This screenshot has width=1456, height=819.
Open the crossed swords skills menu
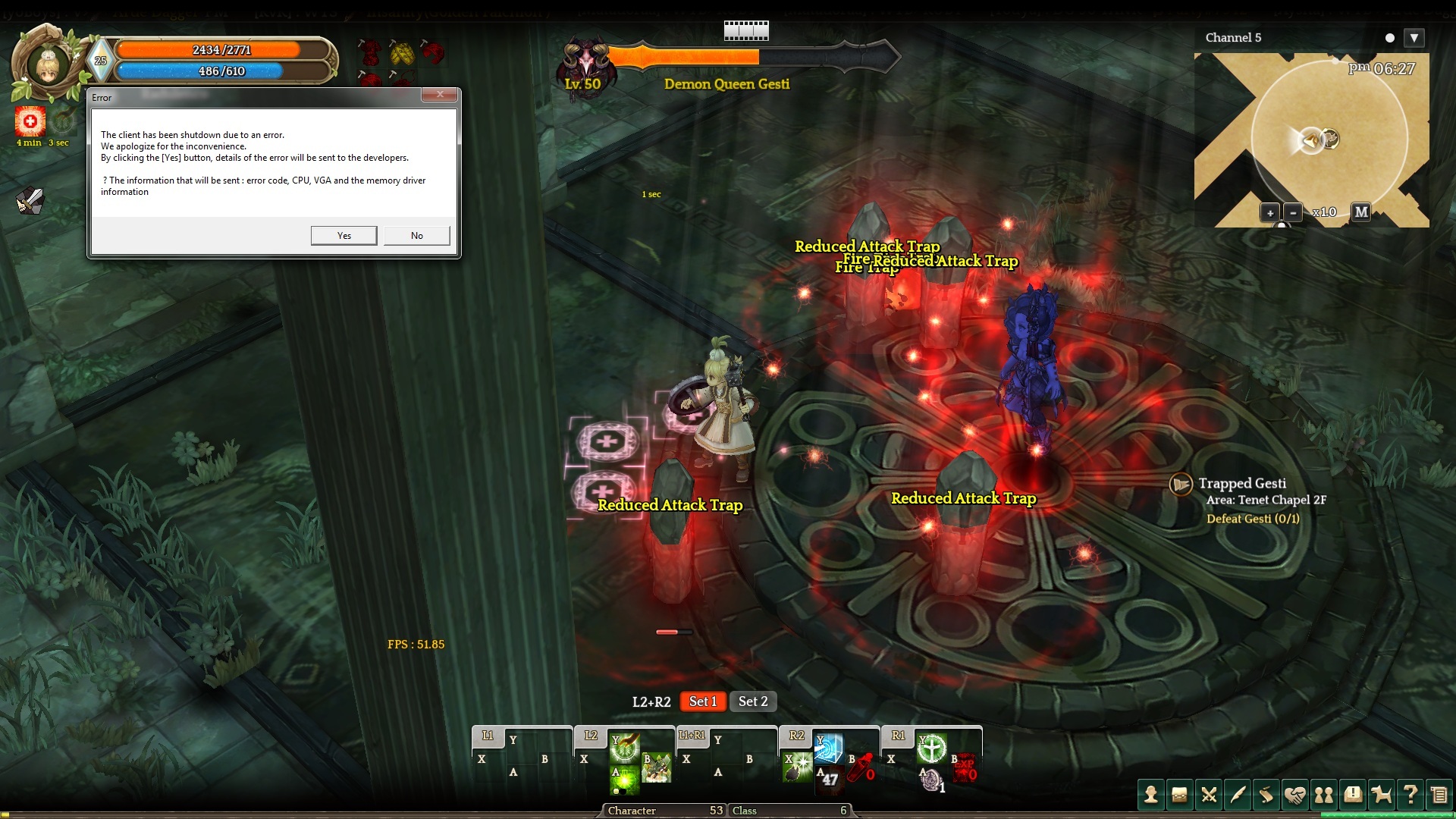[x=1209, y=795]
